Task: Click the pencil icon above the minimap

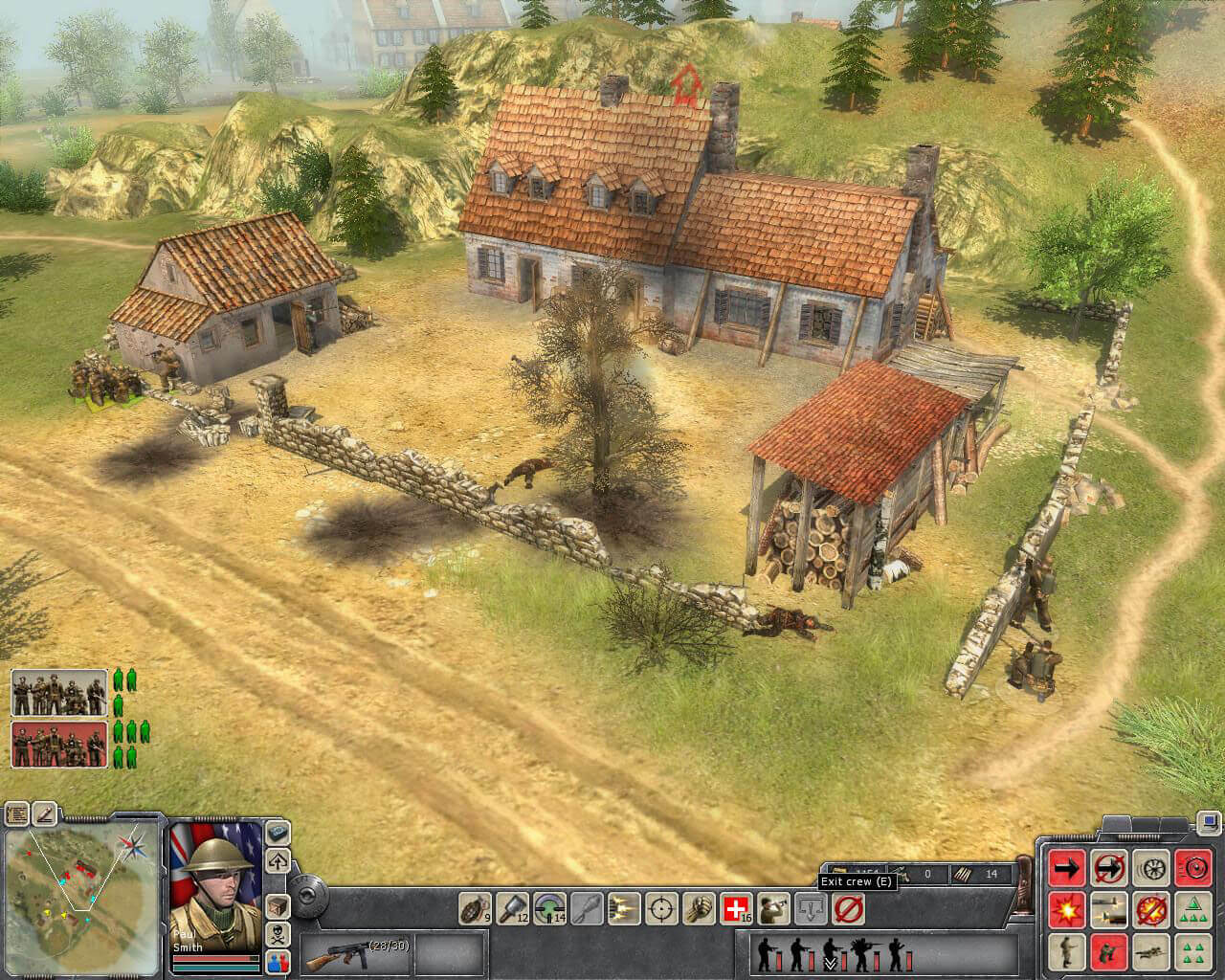Action: point(45,814)
